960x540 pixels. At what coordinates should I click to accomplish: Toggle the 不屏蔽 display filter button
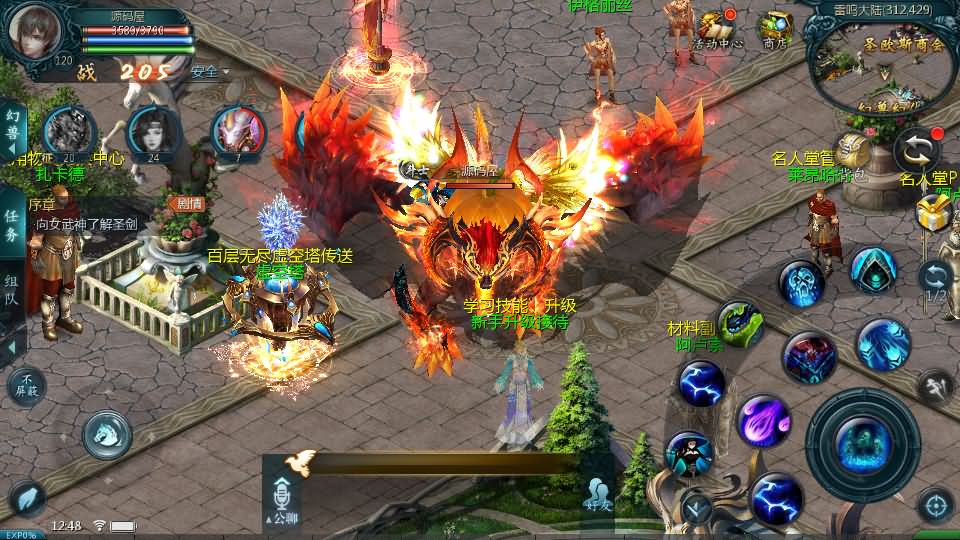point(26,384)
